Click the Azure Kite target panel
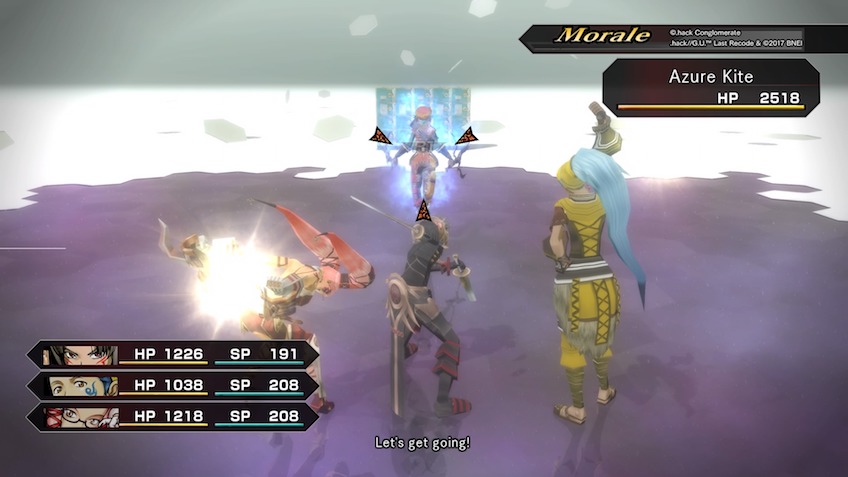 710,88
